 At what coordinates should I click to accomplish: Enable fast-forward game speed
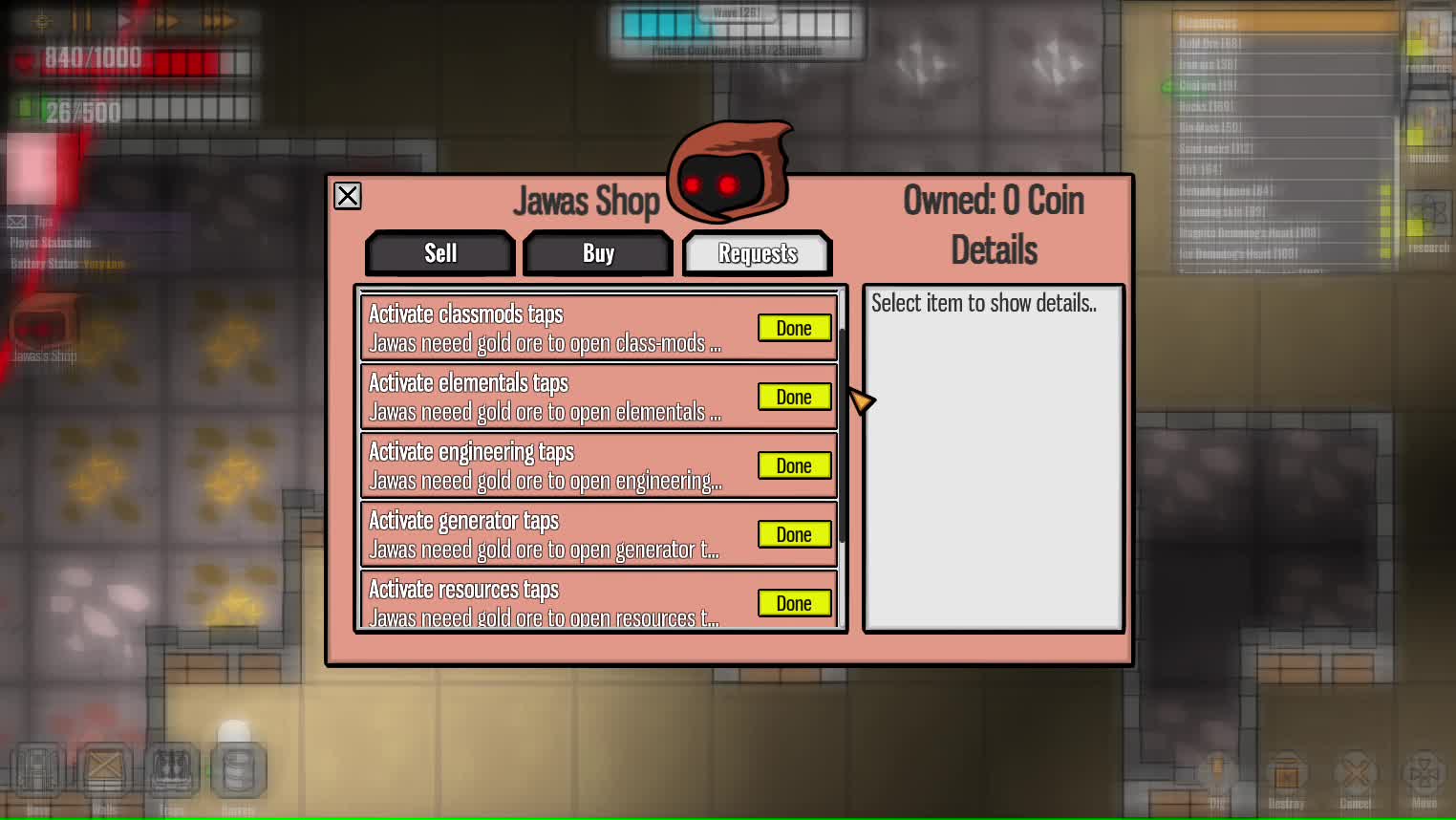(168, 19)
